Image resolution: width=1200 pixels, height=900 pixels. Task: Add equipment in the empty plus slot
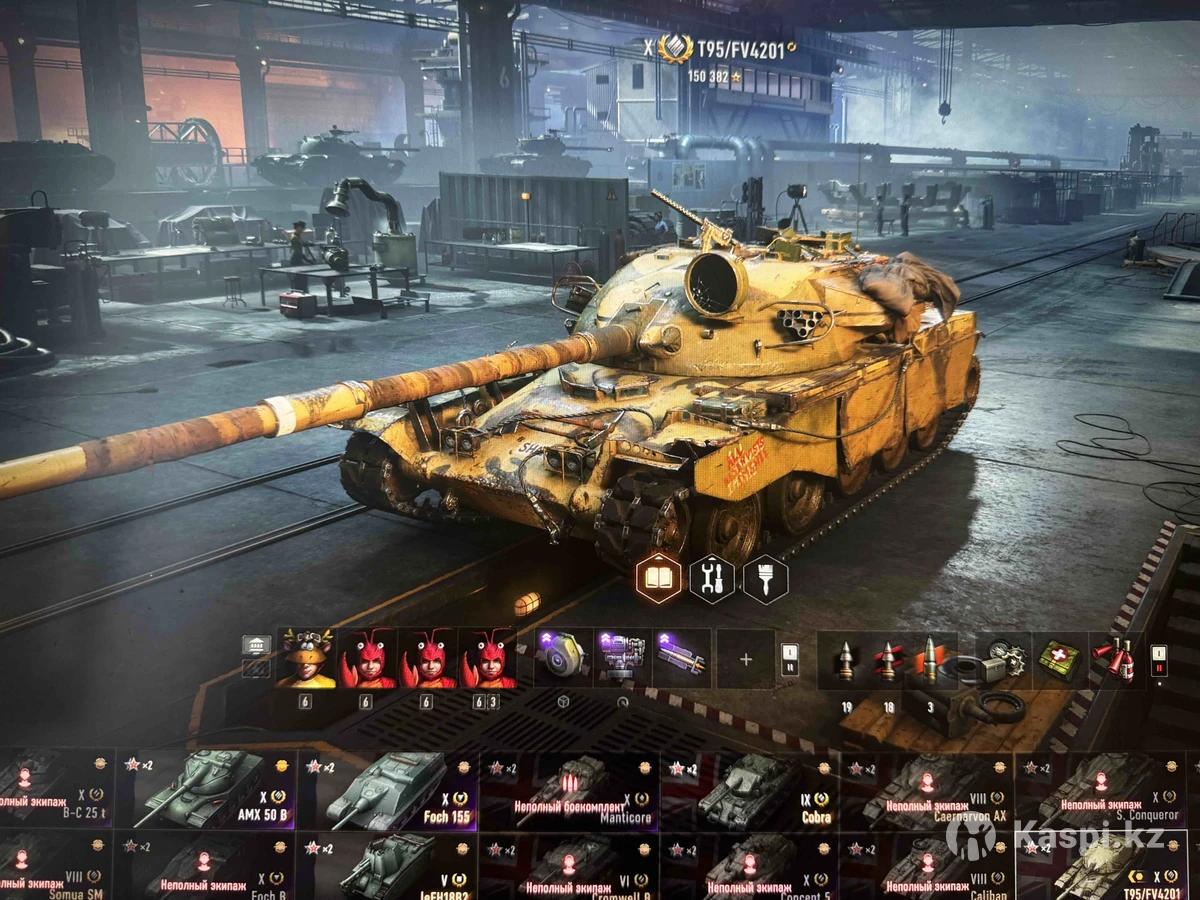745,659
